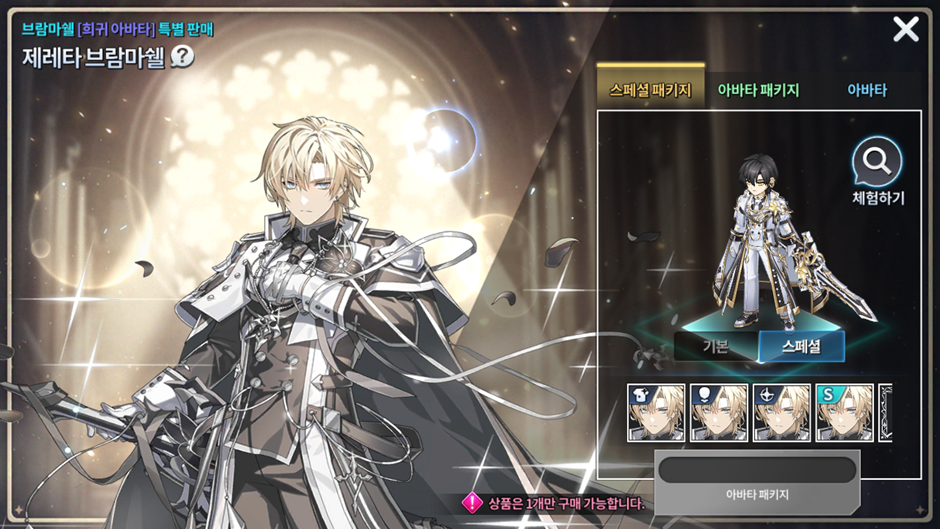This screenshot has height=529, width=940.
Task: Choose the balloon-badged avatar thumbnail
Action: point(719,412)
